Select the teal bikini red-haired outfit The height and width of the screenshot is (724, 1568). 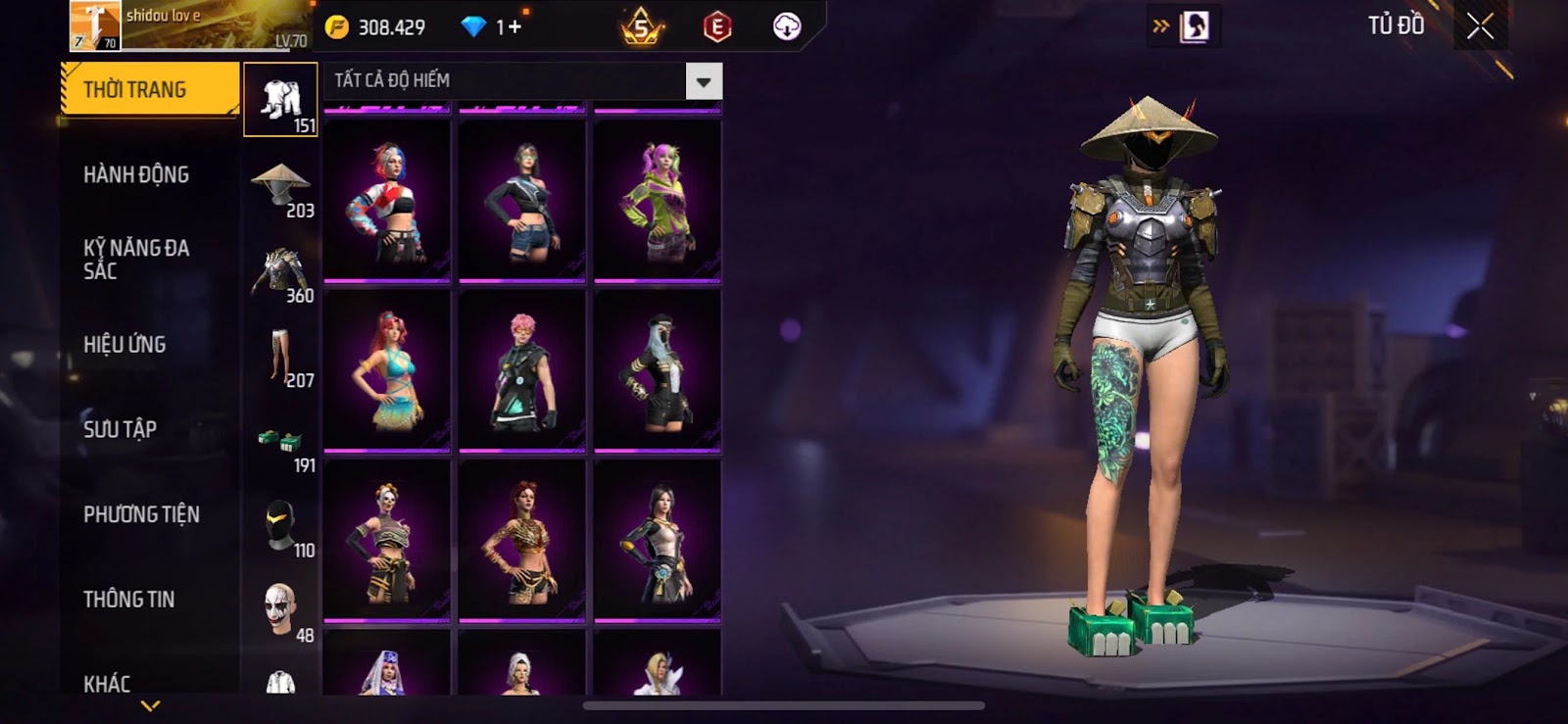coord(388,371)
